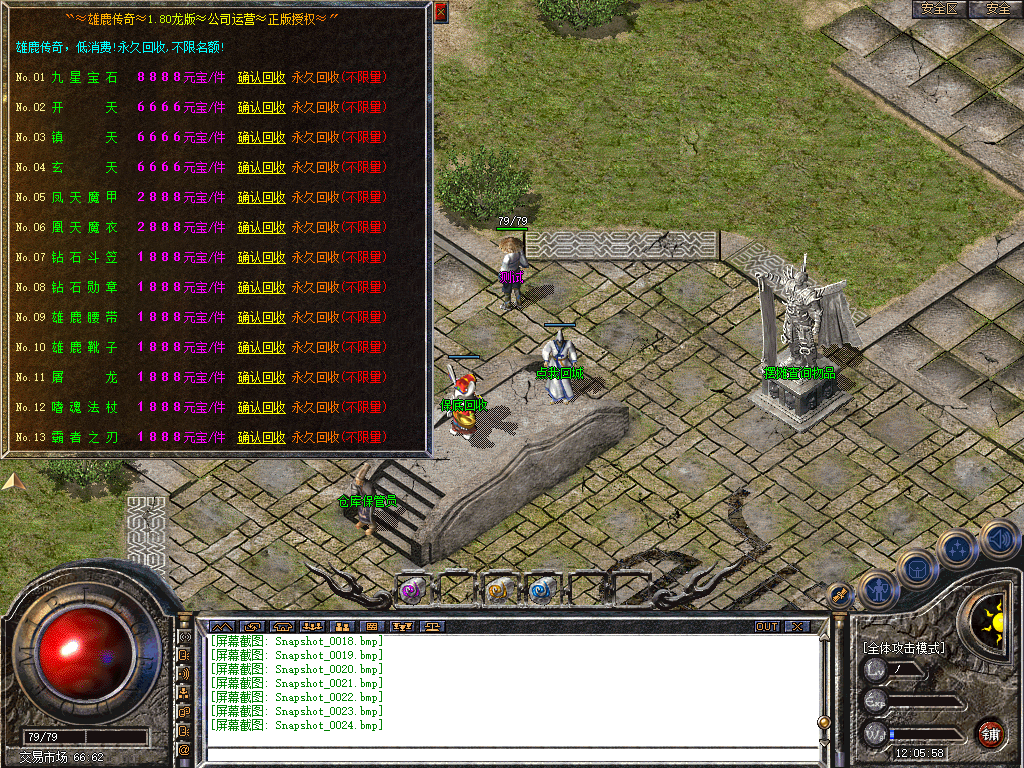Screen dimensions: 1024x768
Task: Select the blue swirl scroll belt slot
Action: point(542,590)
